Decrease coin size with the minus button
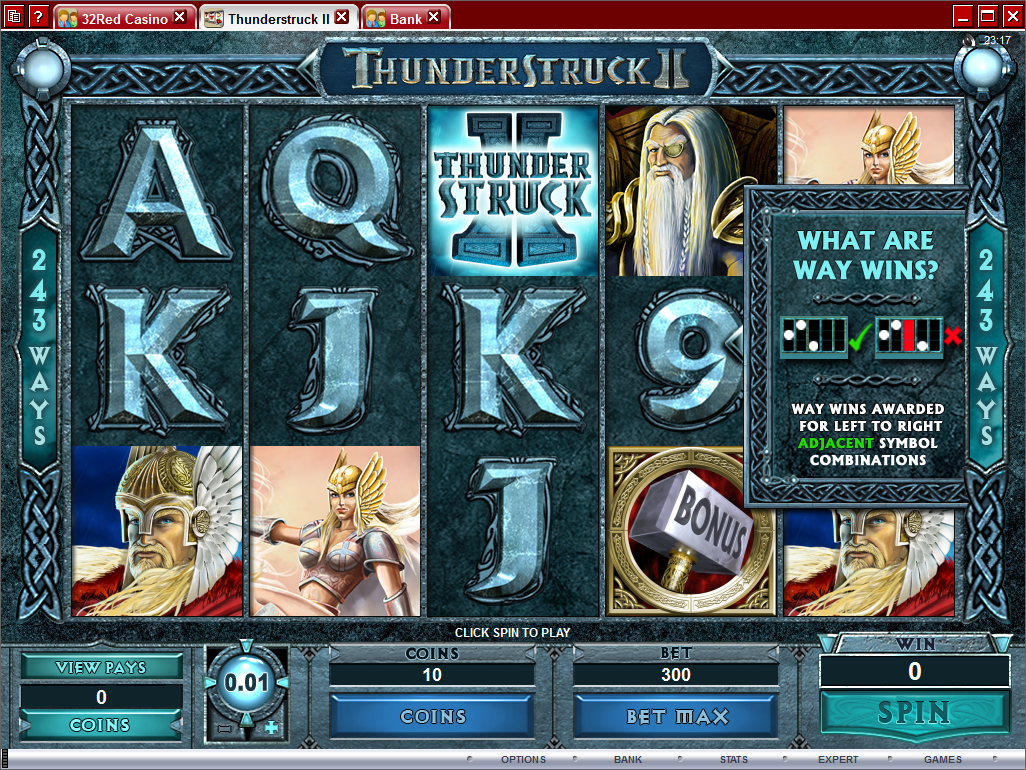1026x770 pixels. [x=224, y=728]
